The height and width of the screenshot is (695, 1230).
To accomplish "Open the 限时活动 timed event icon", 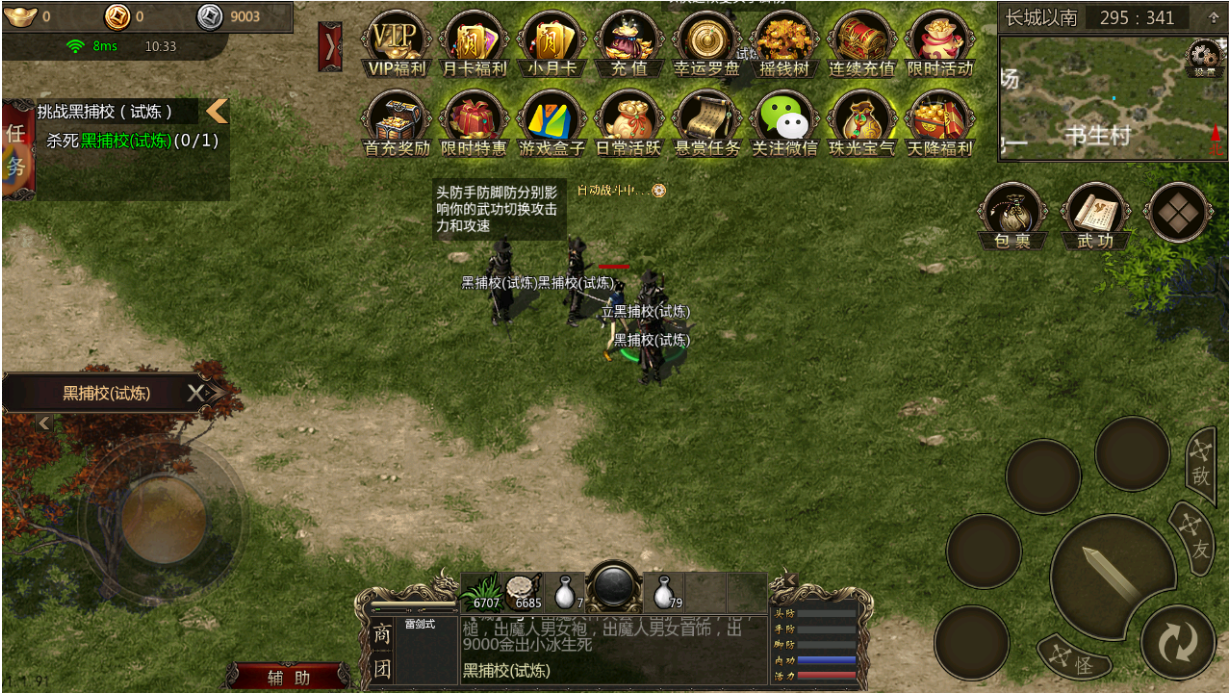I will [x=939, y=44].
